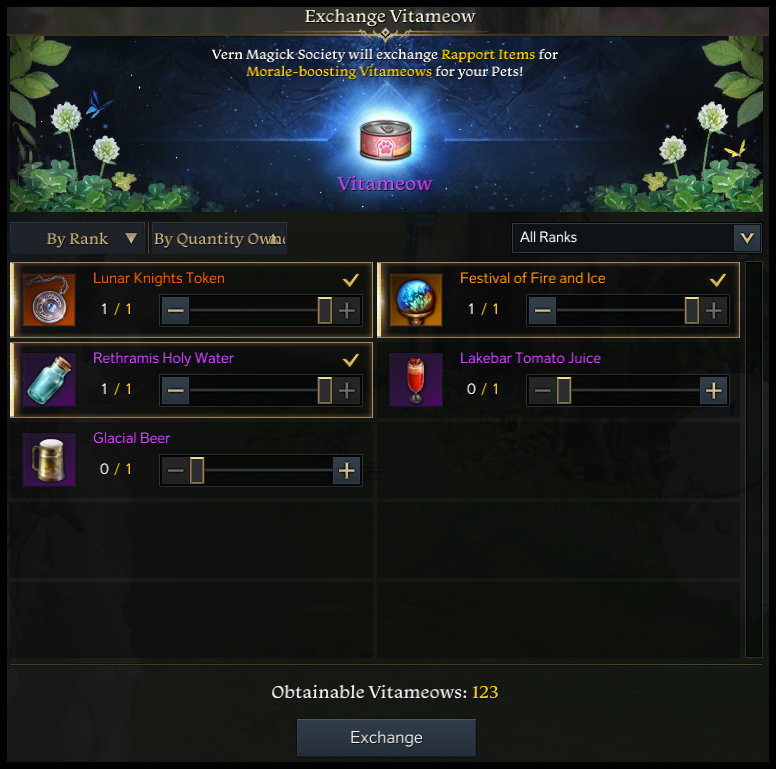Screen dimensions: 776x769
Task: Decrease Rethramis Holy Water quantity with minus
Action: [x=176, y=391]
